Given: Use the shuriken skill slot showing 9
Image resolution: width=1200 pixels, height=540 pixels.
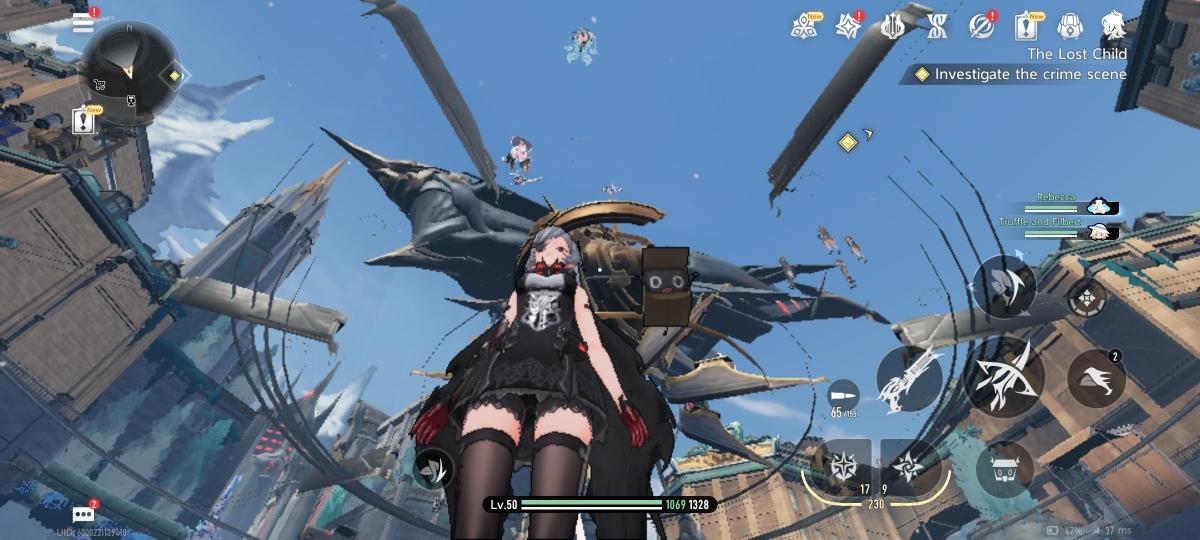Looking at the screenshot, I should coord(908,466).
